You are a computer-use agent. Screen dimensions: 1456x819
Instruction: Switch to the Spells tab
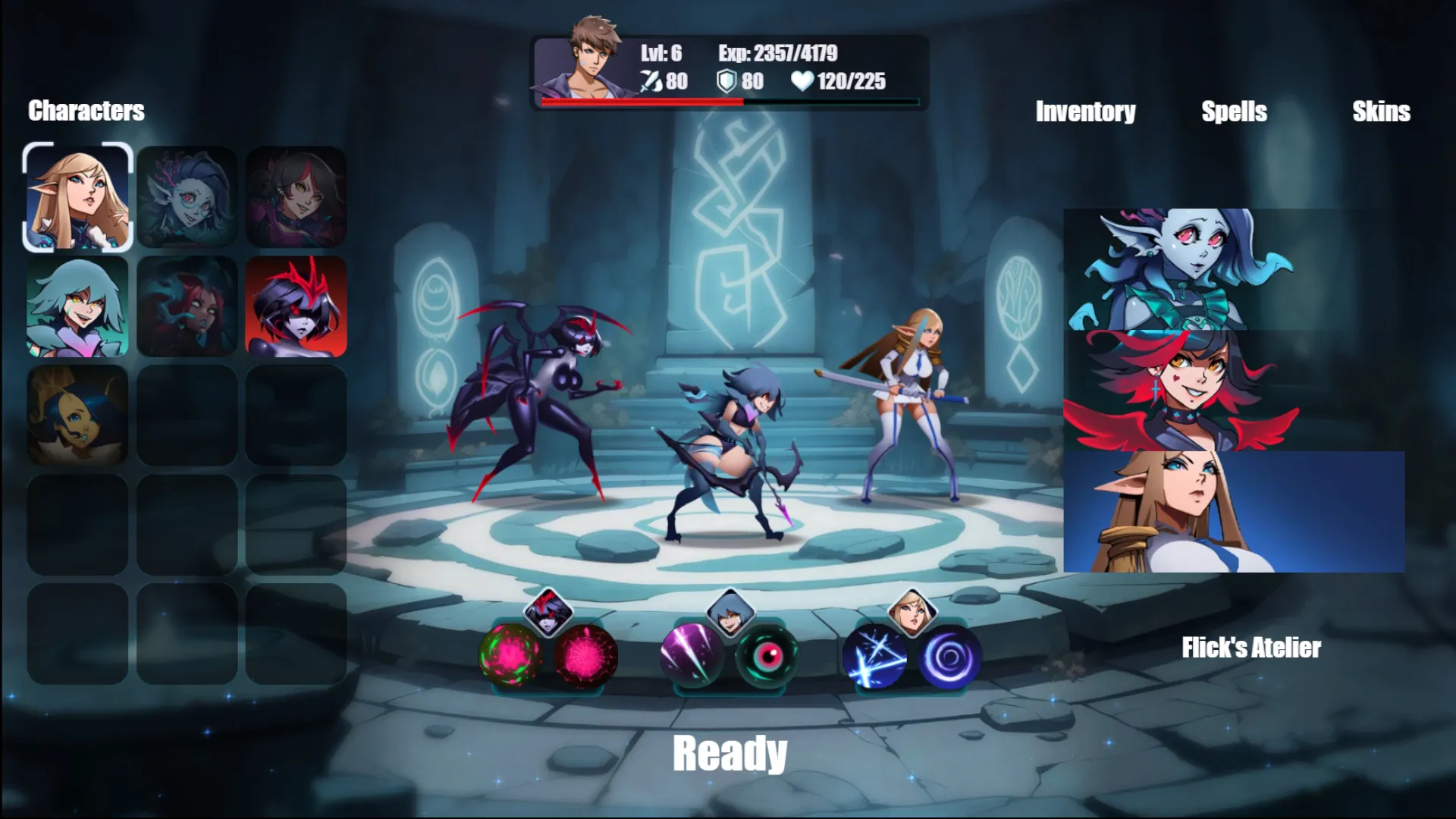[x=1234, y=111]
